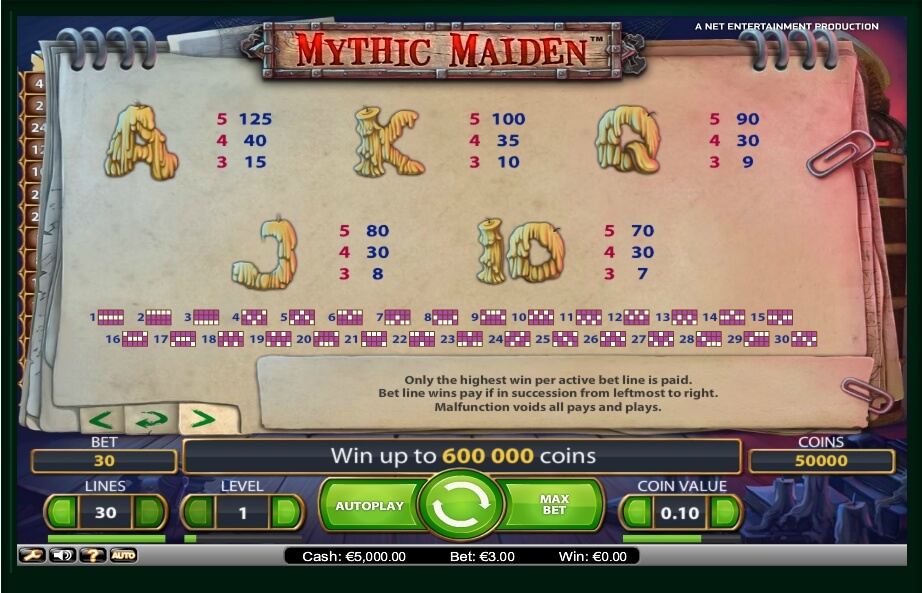Go to the previous paytable page
Image resolution: width=922 pixels, height=593 pixels.
[x=102, y=419]
